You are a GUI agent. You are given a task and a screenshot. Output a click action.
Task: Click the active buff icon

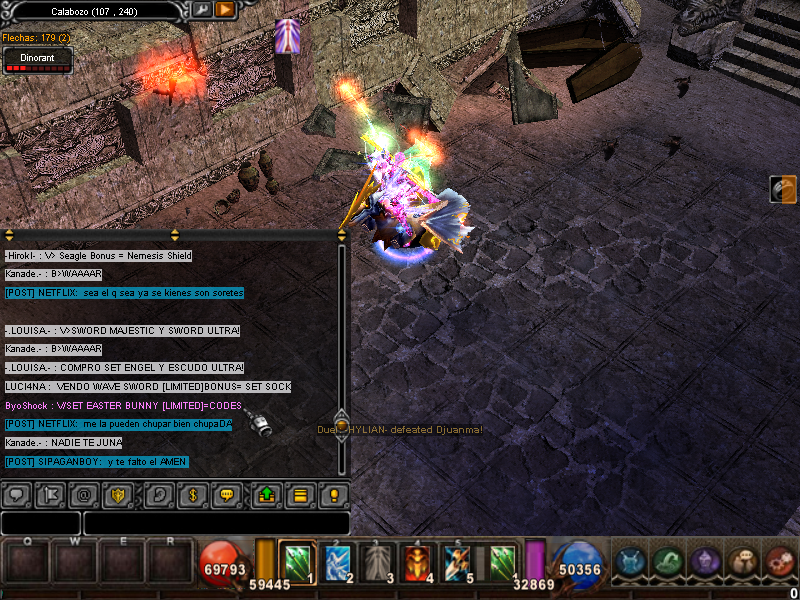pyautogui.click(x=287, y=36)
